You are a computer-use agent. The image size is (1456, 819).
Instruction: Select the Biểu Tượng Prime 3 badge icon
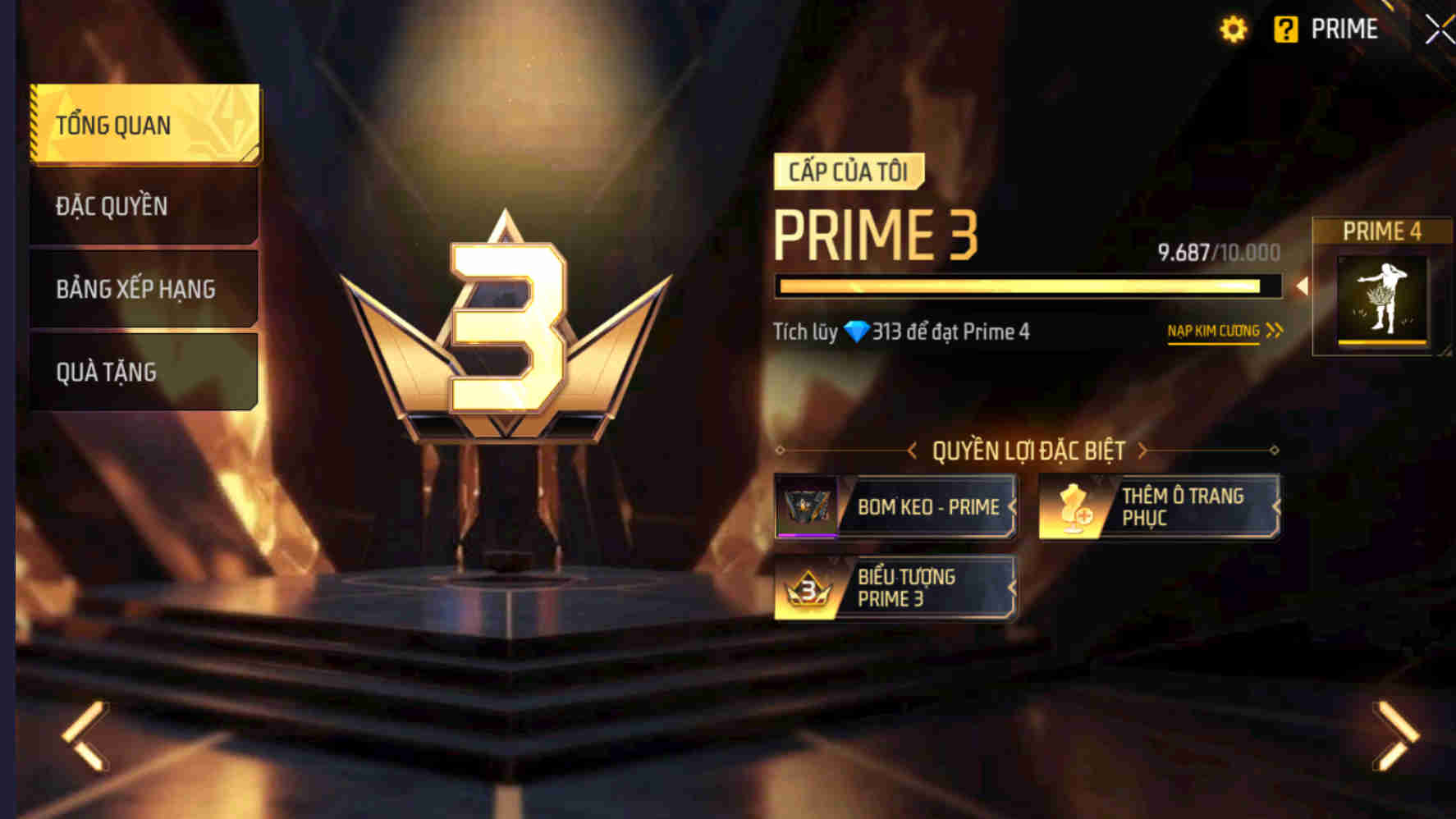coord(807,588)
